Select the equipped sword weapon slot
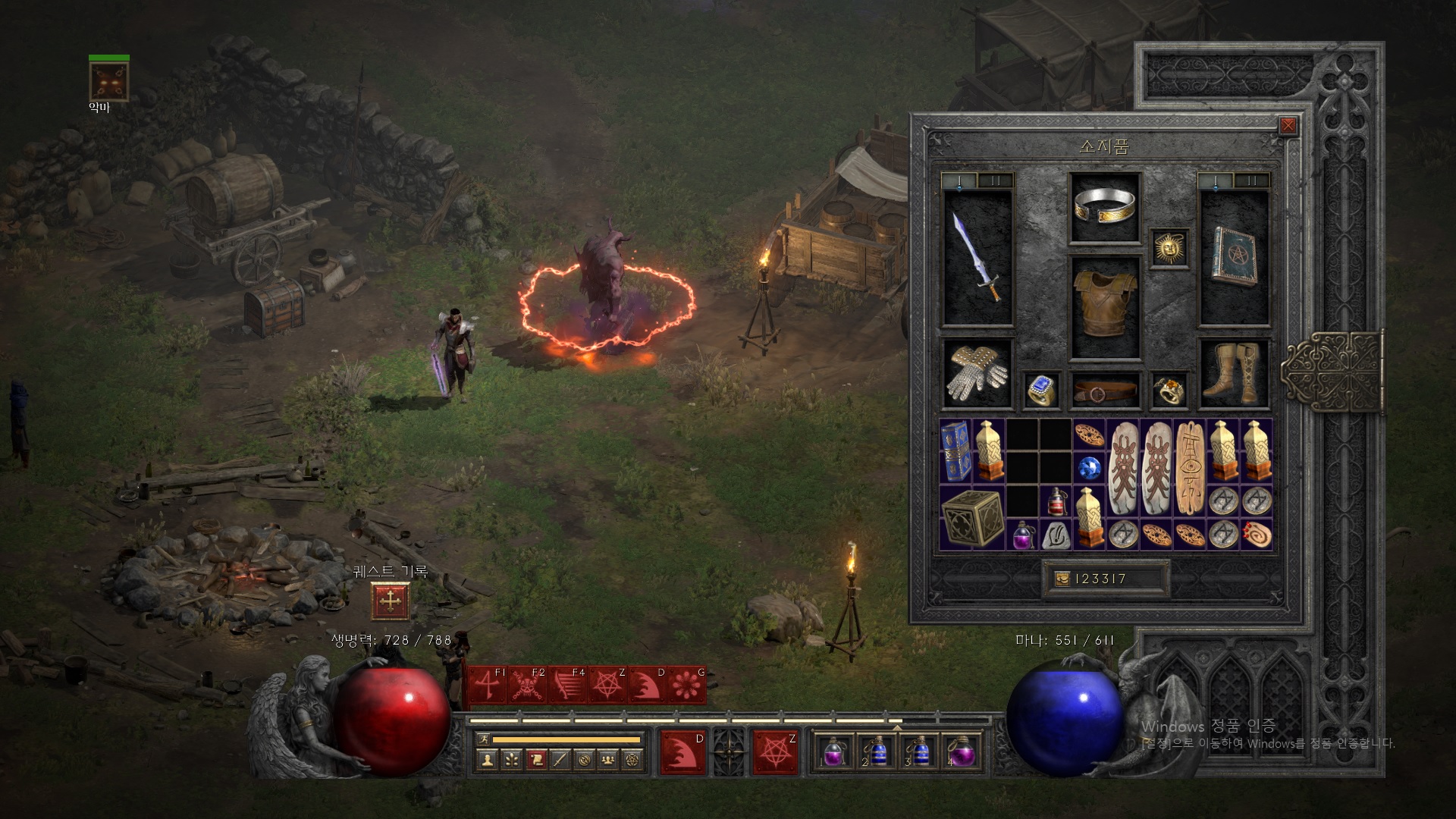Screen dimensions: 1456x819 [977, 257]
